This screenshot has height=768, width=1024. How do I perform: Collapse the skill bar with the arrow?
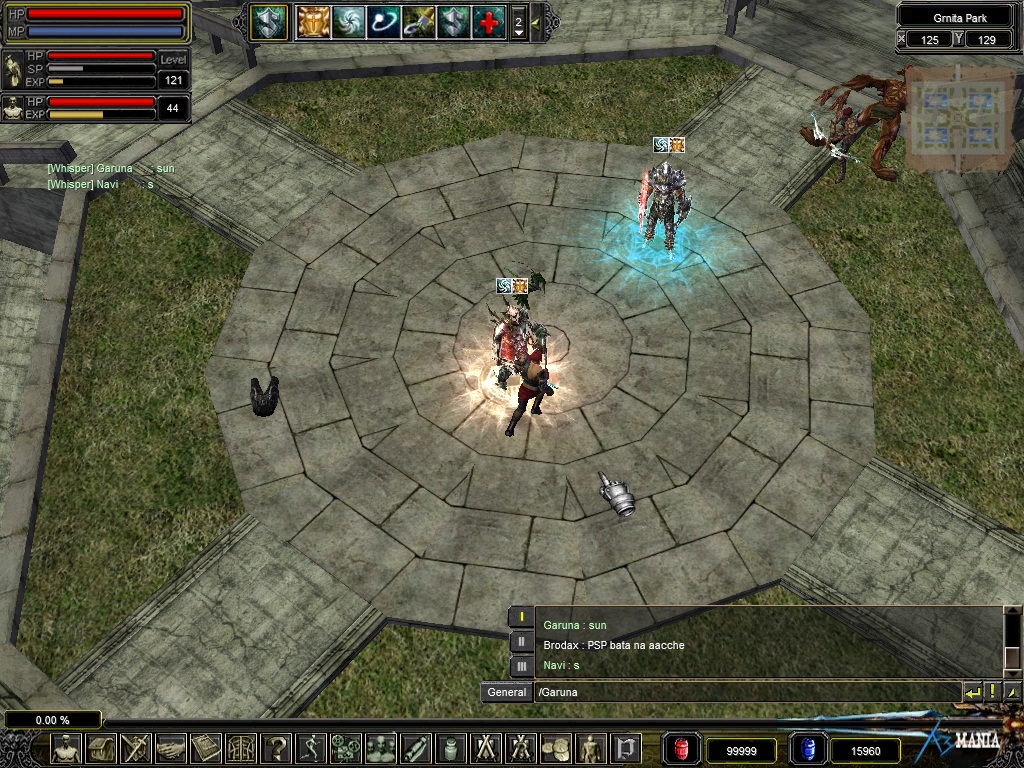537,22
